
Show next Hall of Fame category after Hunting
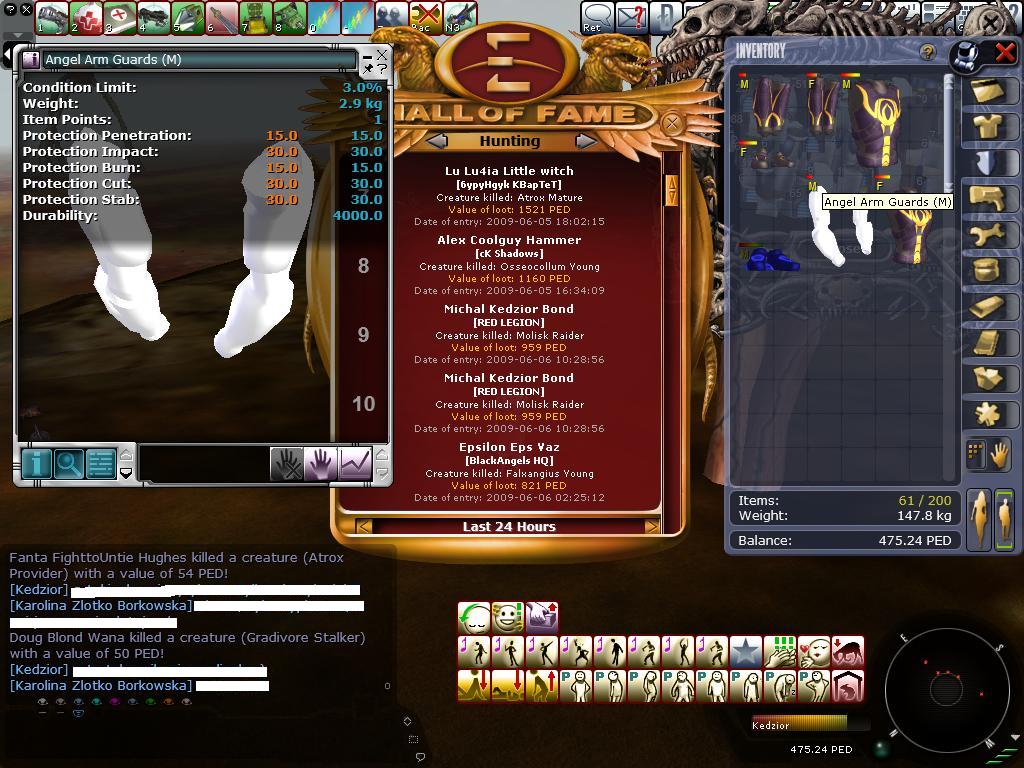(585, 141)
